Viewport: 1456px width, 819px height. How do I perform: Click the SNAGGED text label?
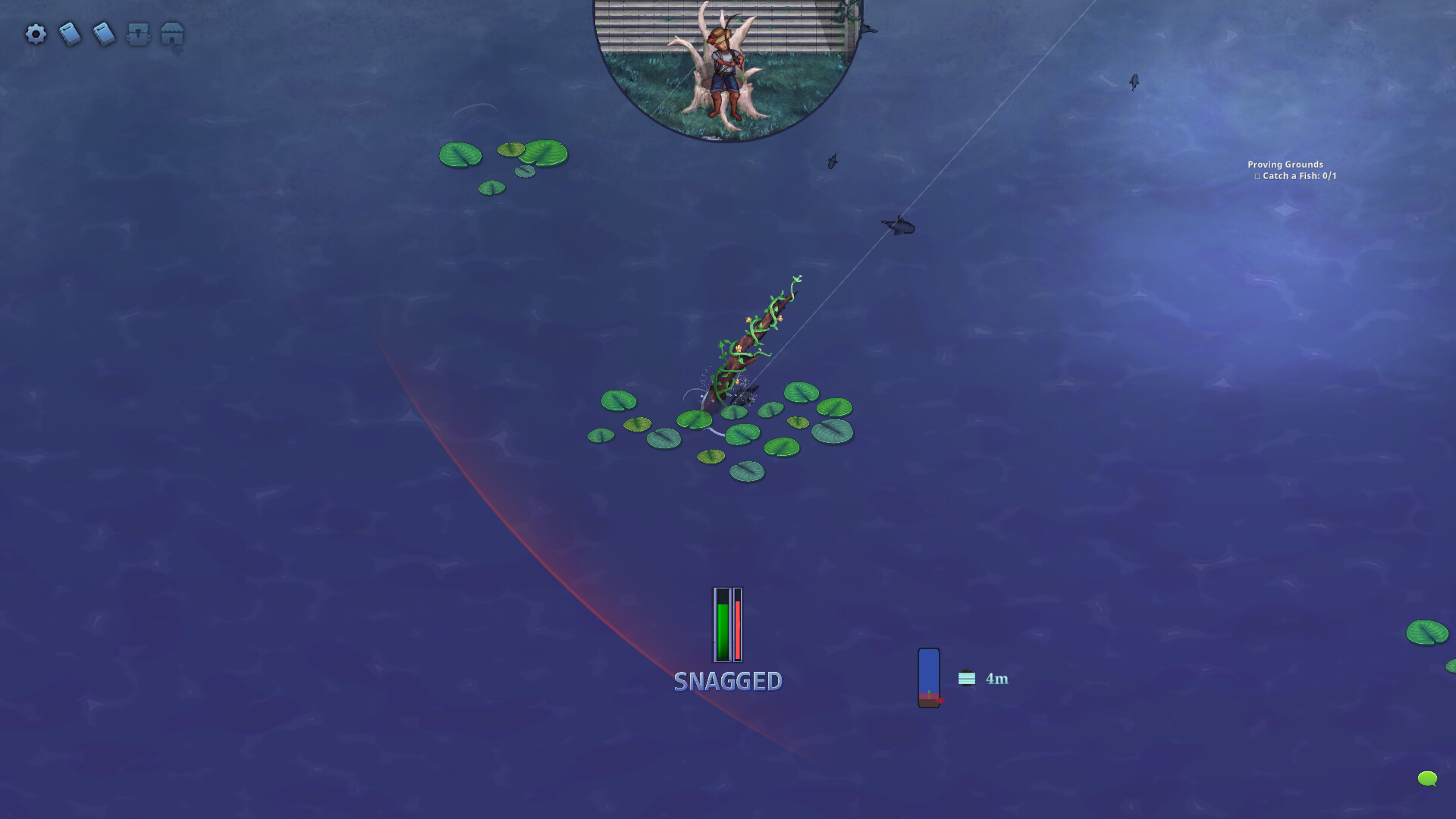[x=728, y=682]
